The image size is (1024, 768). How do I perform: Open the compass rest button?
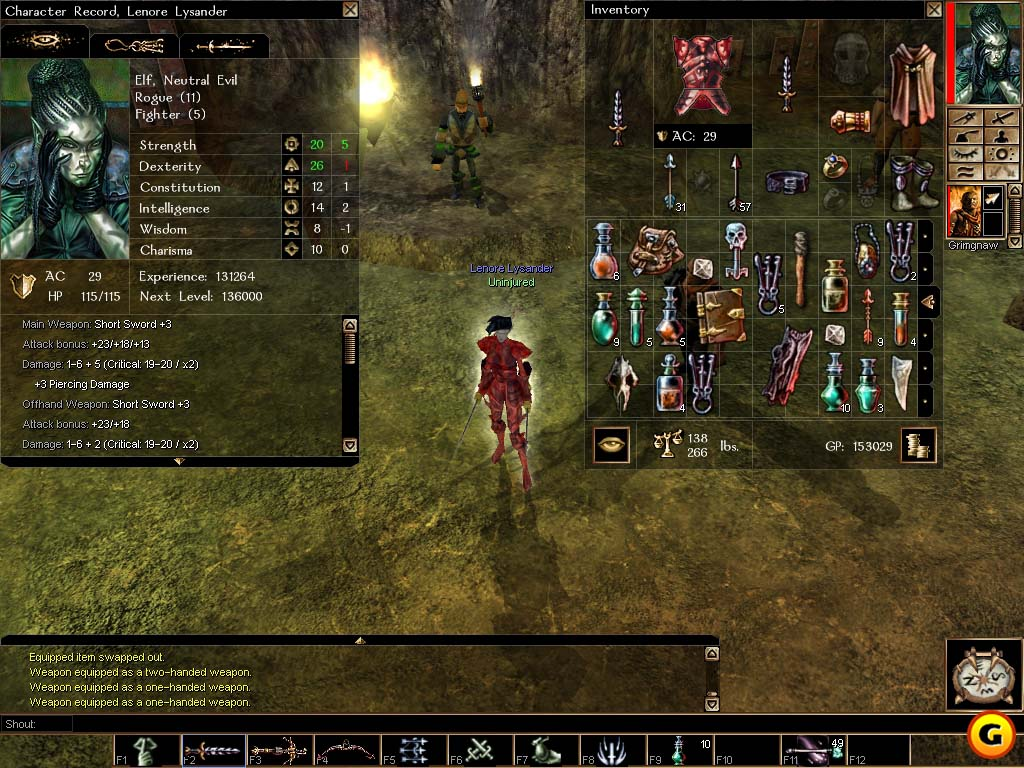point(984,673)
